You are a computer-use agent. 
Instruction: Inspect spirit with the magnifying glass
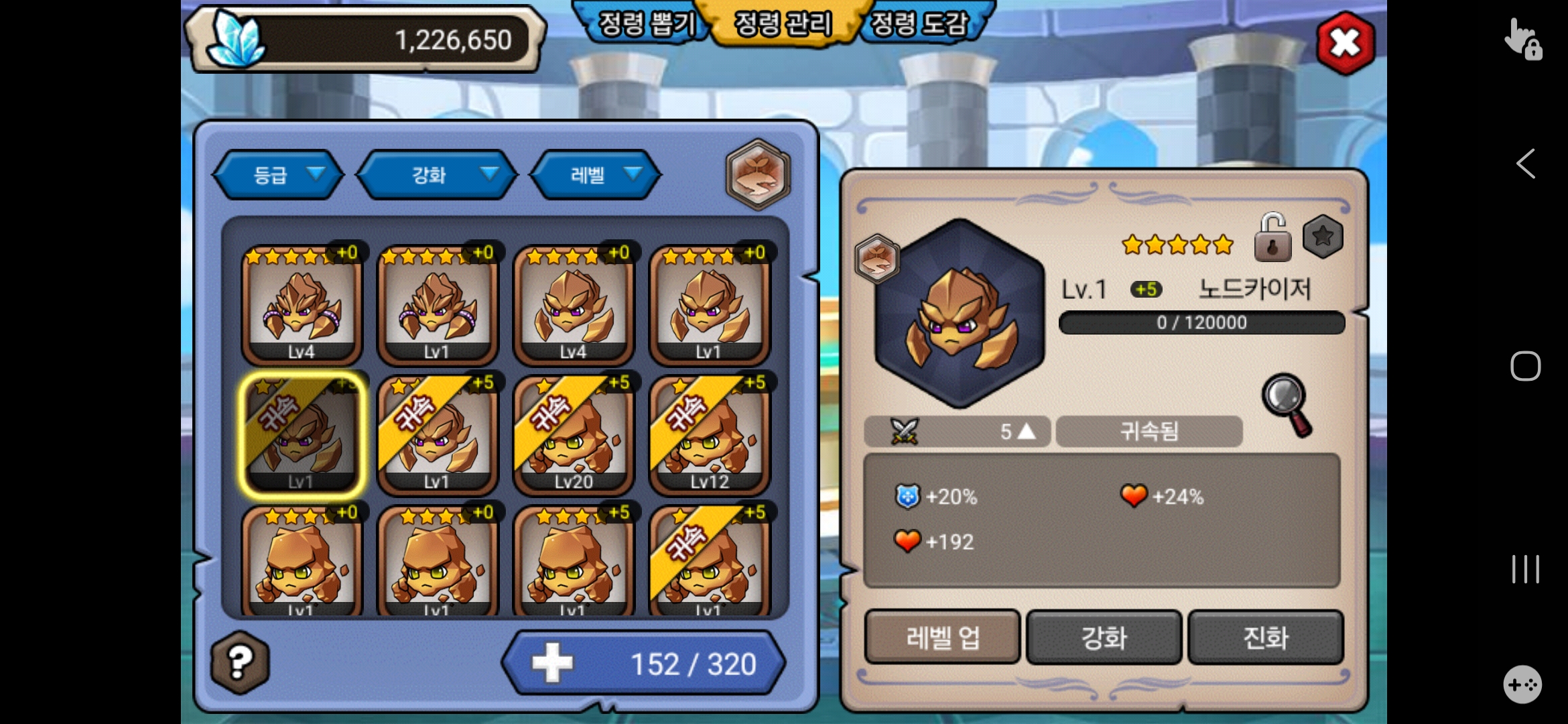coord(1287,404)
